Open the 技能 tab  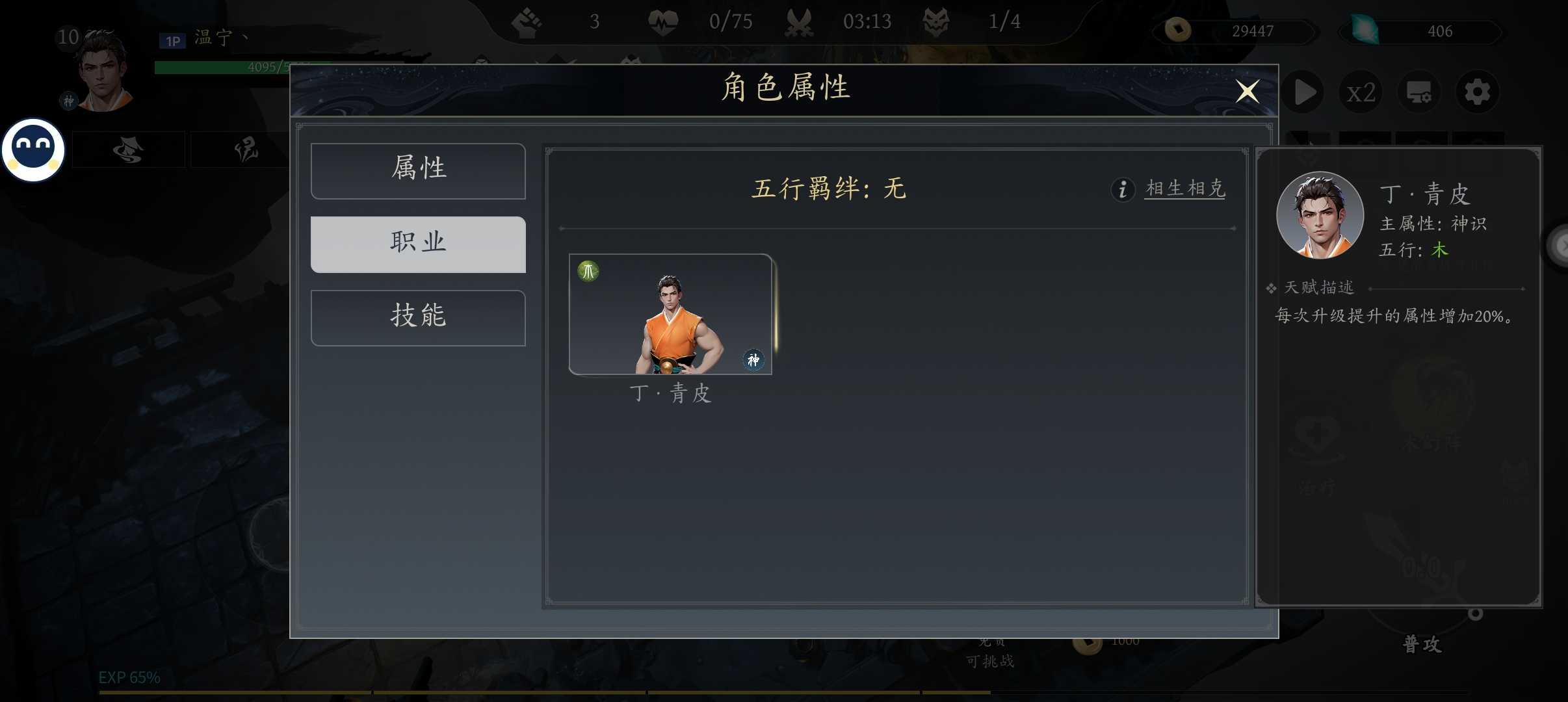click(x=418, y=317)
